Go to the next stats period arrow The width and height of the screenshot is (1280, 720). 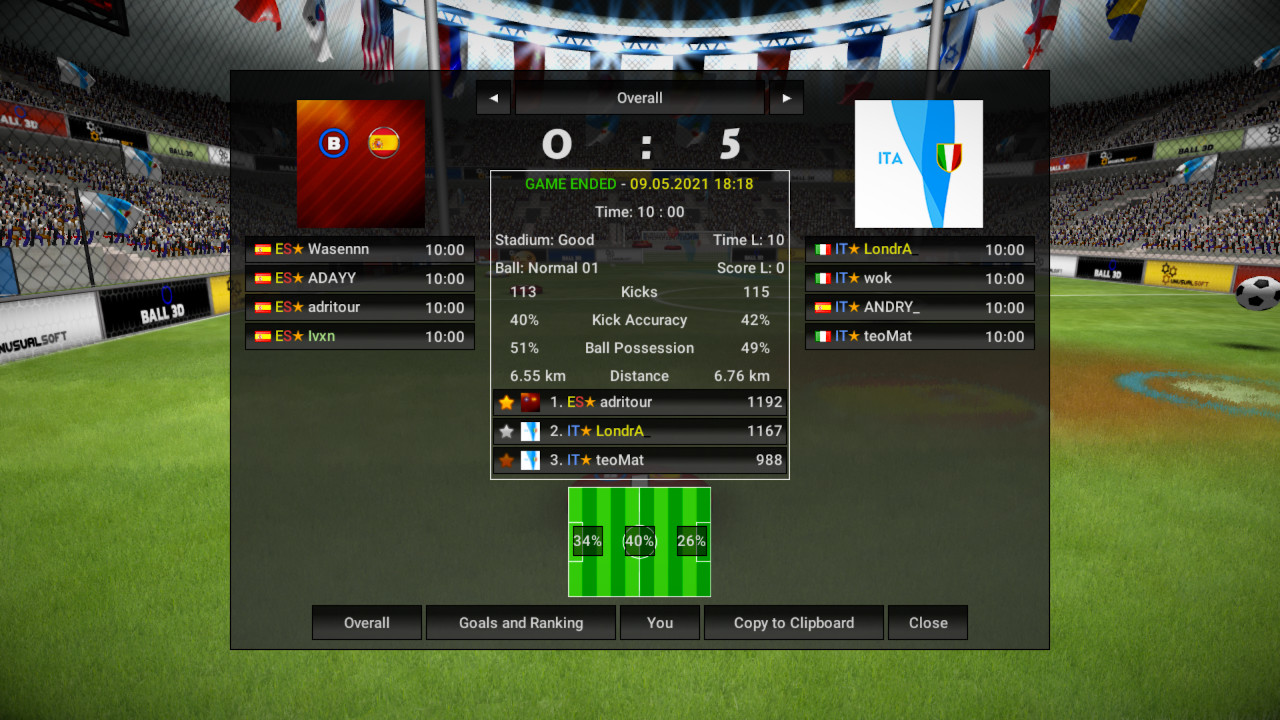pos(786,98)
